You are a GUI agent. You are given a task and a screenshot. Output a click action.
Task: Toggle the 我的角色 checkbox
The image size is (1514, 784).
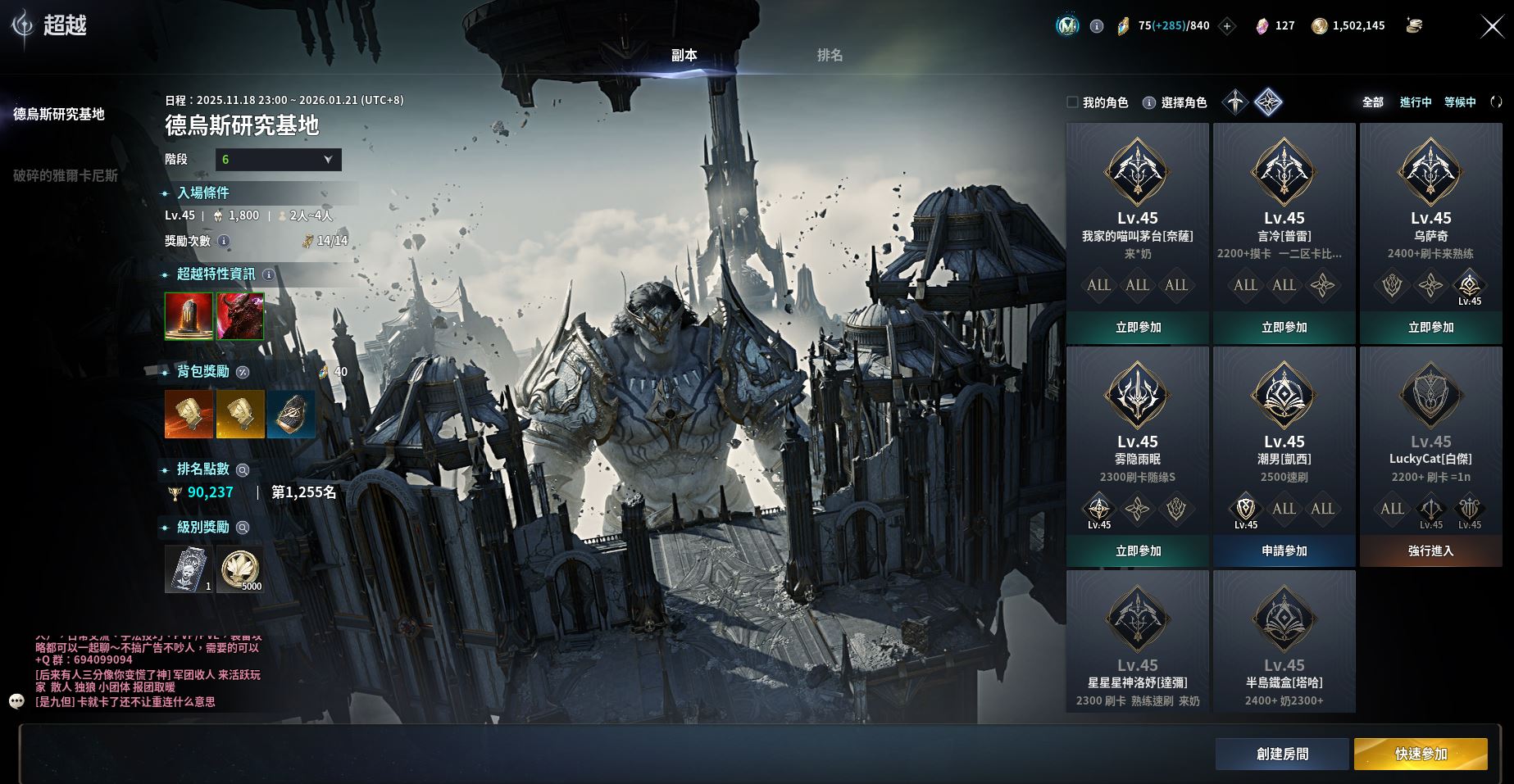[1072, 102]
